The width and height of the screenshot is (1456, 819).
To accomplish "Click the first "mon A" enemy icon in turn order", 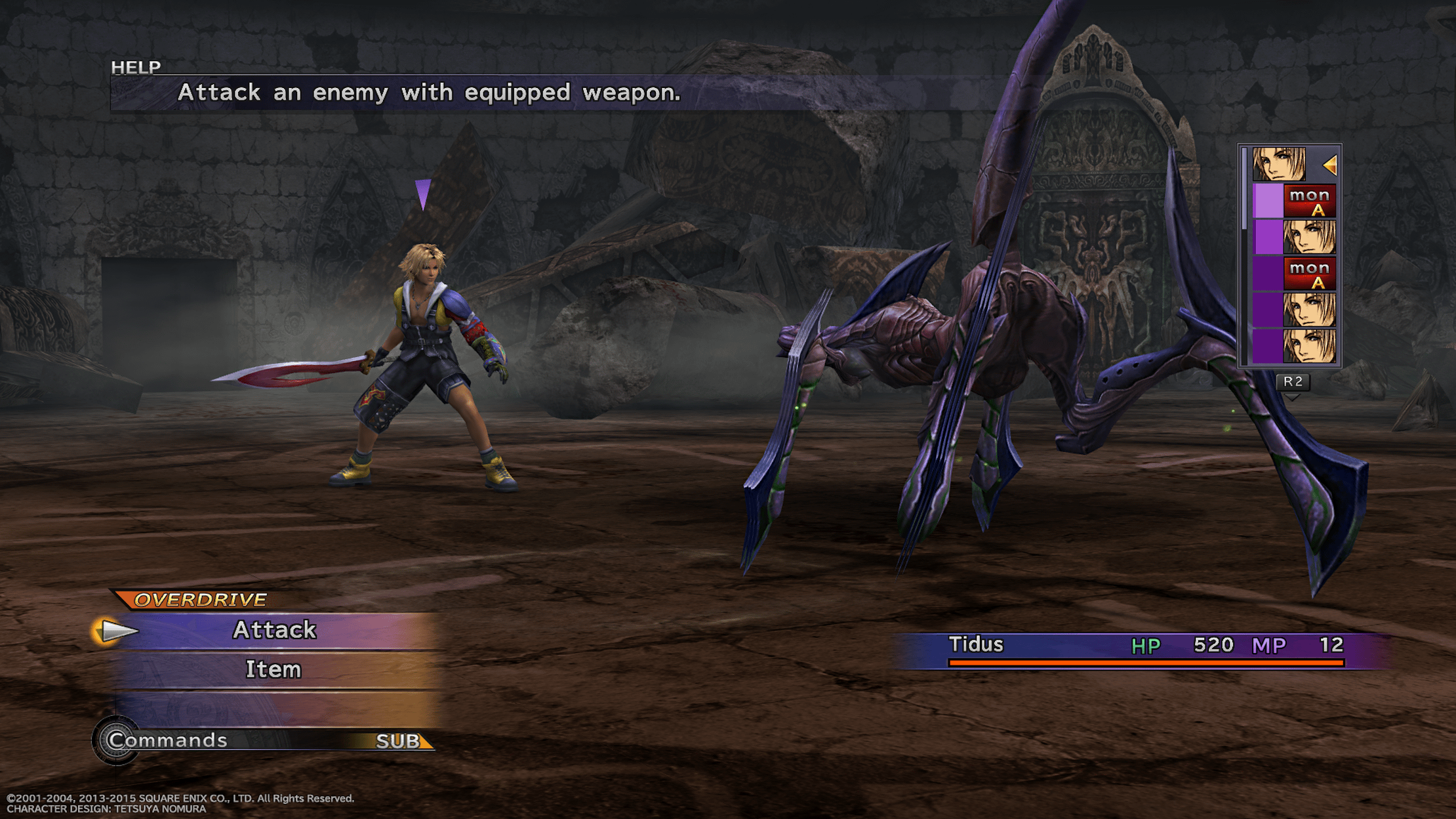I will tap(1309, 200).
